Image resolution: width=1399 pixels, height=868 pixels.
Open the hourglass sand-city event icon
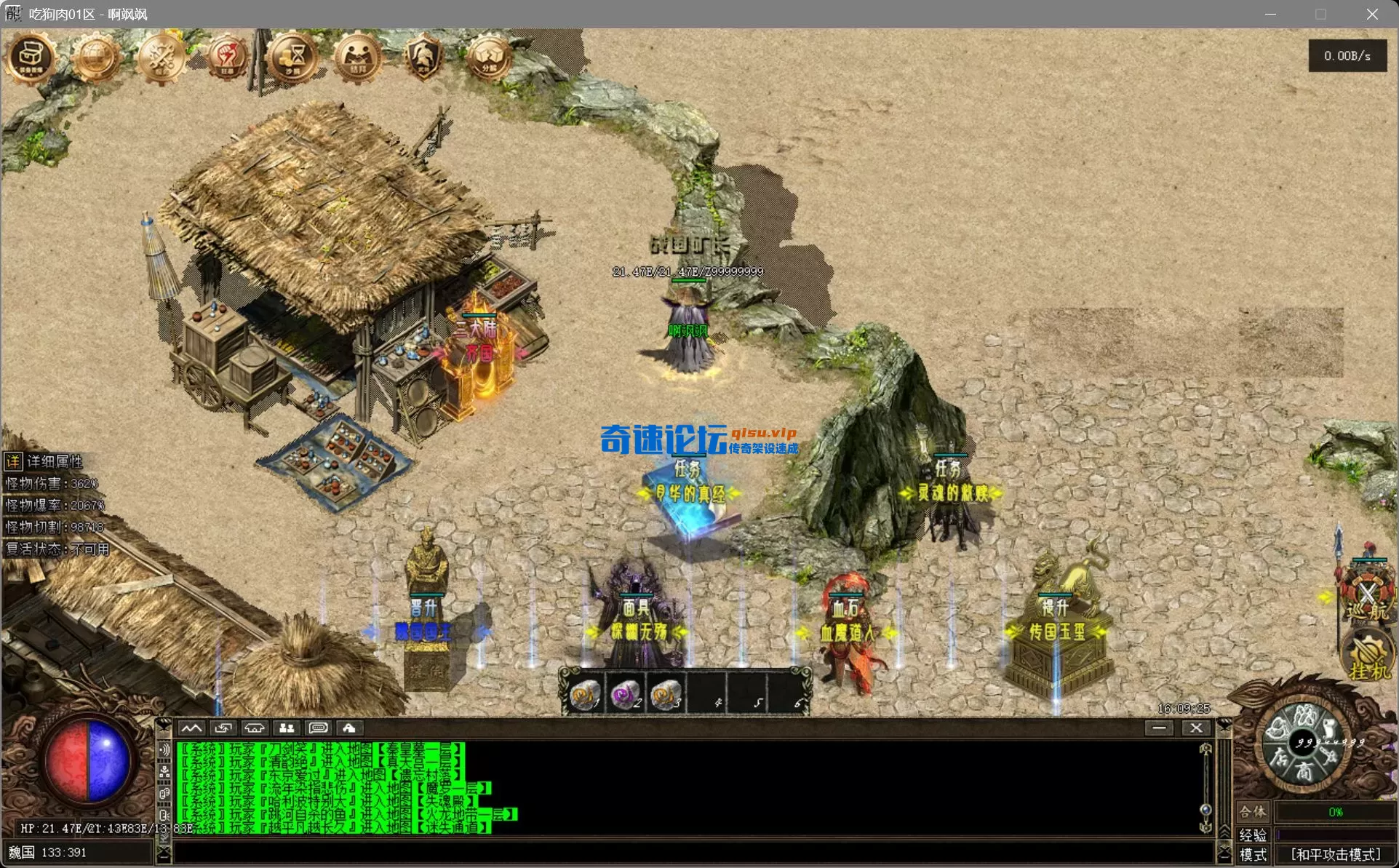[x=291, y=58]
